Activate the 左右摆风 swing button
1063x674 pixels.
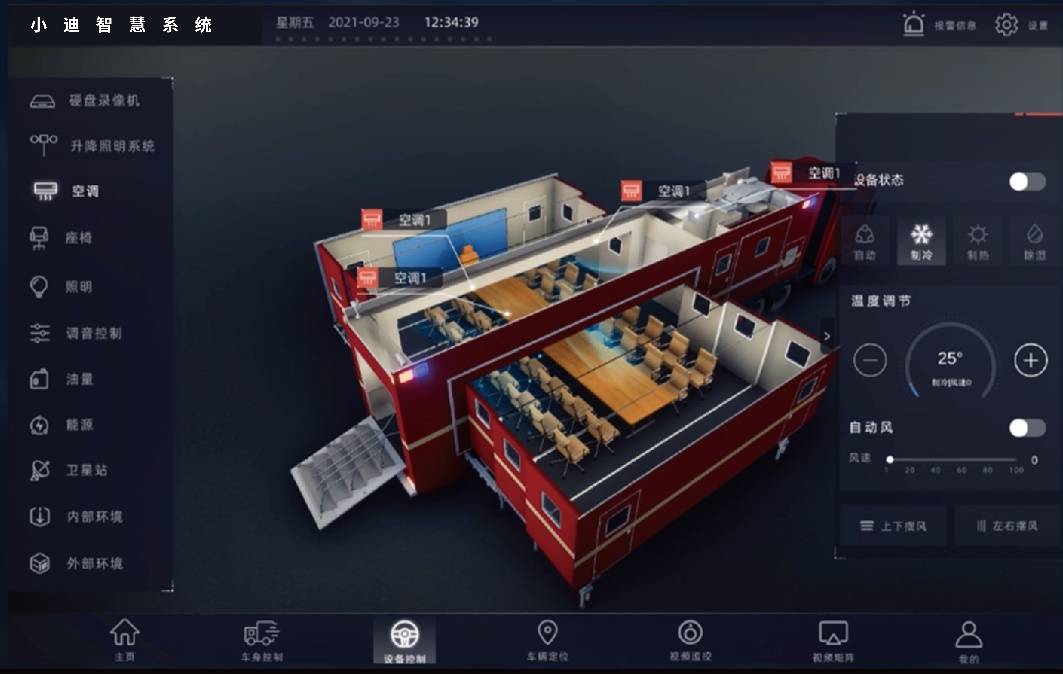[x=1004, y=525]
